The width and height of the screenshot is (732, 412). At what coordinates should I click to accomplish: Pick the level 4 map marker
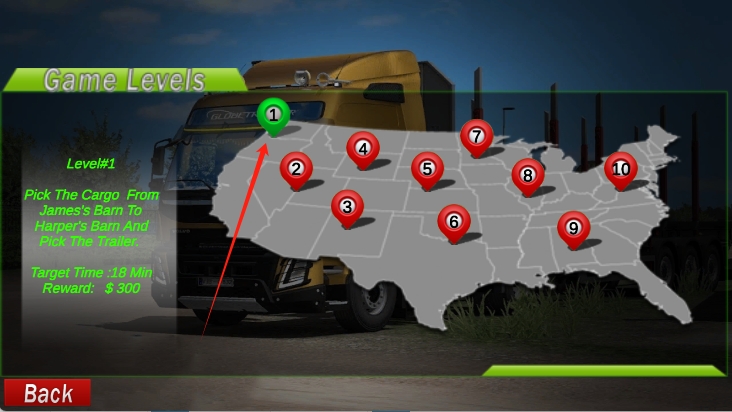click(363, 148)
